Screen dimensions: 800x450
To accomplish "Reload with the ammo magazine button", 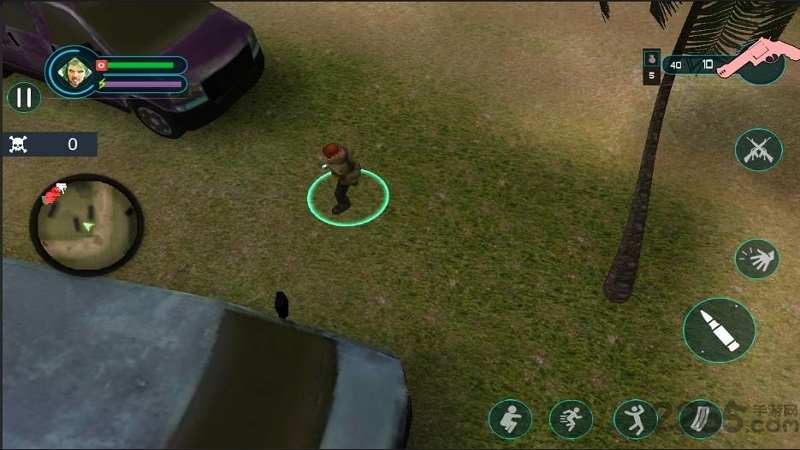I will pos(700,419).
